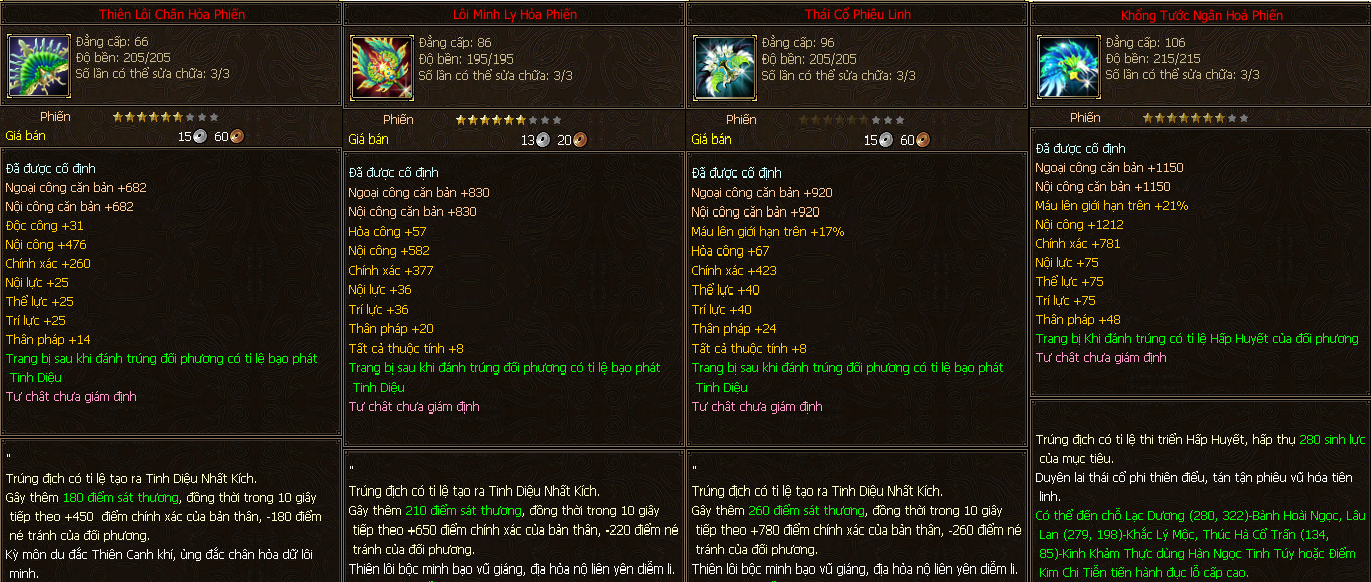The width and height of the screenshot is (1371, 582).
Task: Select the Thiên Lôi Chấn Hỏa Phiến fan icon
Action: click(x=37, y=65)
